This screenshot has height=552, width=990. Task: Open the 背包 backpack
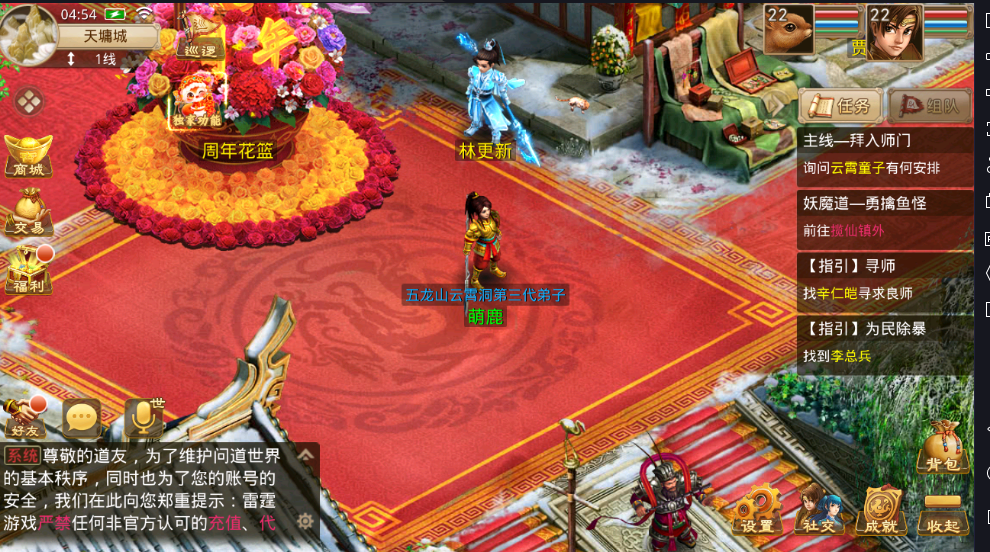click(x=944, y=446)
